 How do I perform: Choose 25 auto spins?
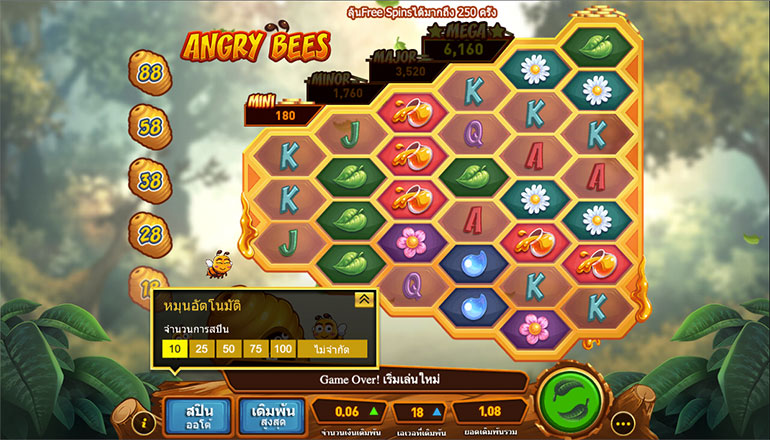click(x=202, y=349)
